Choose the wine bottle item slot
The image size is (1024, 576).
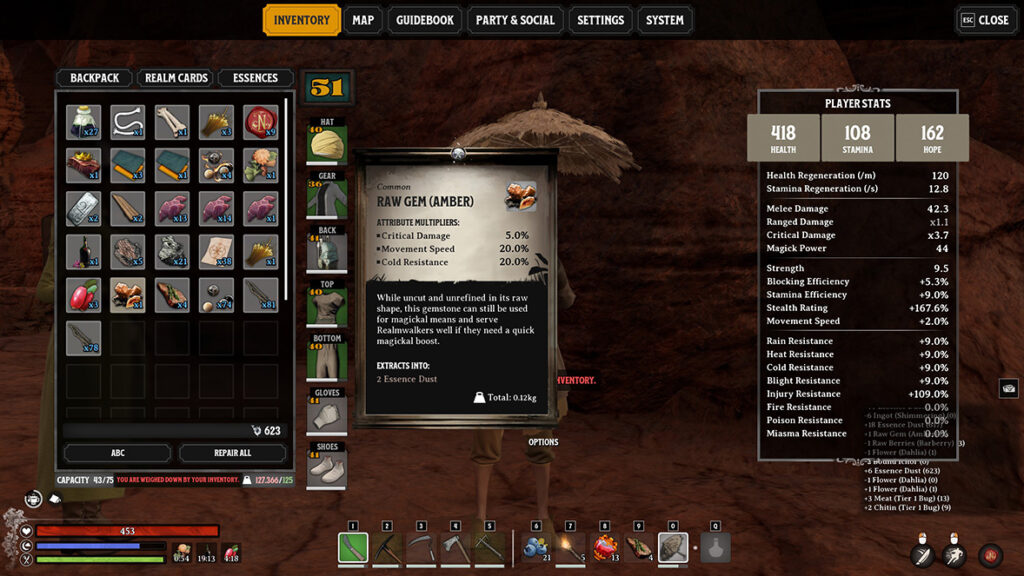point(83,251)
